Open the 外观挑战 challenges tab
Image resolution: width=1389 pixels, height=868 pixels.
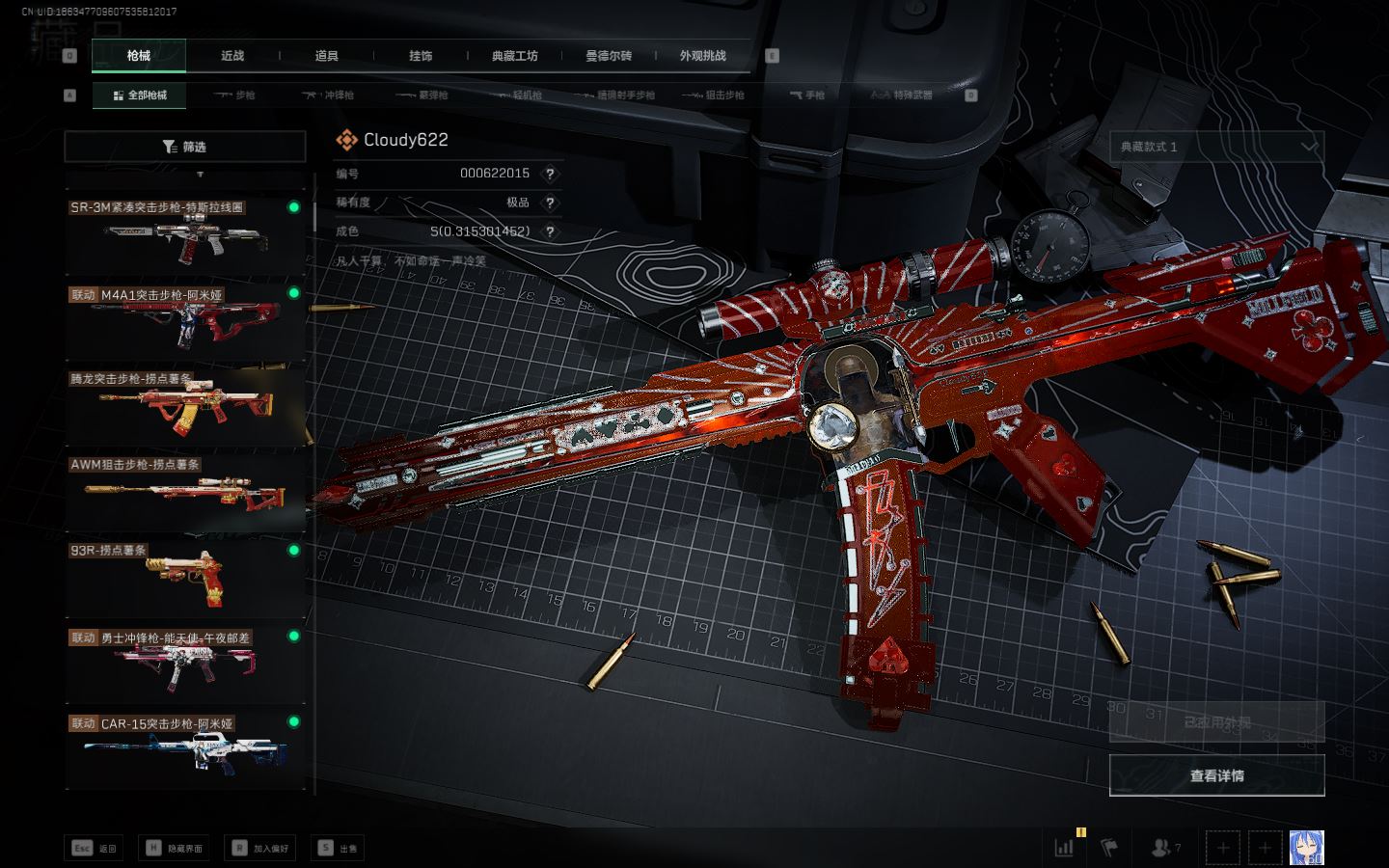coord(702,56)
